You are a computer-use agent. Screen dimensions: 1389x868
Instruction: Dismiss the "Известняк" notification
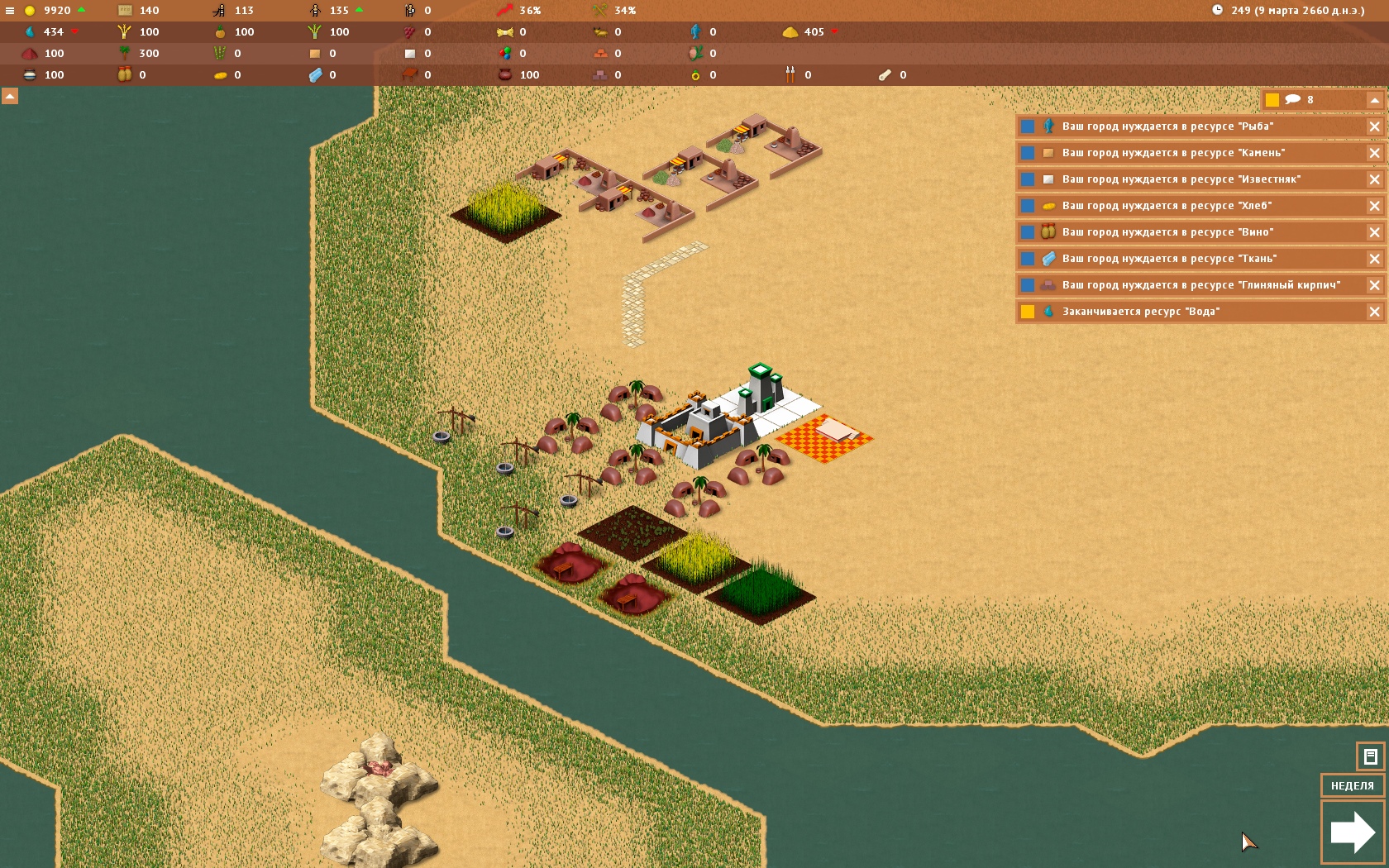point(1374,179)
